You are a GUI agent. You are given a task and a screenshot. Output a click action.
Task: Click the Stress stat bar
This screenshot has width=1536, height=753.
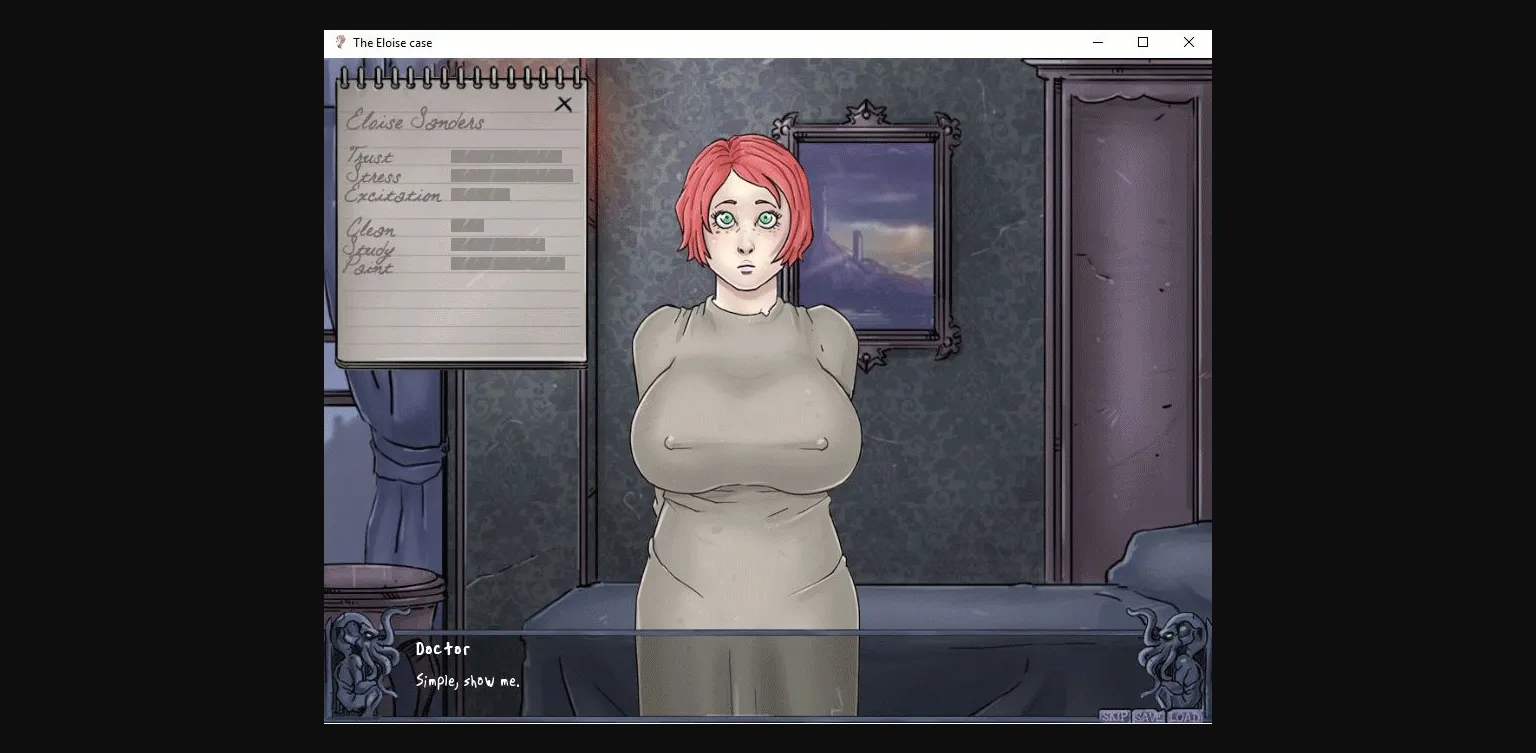pyautogui.click(x=512, y=176)
